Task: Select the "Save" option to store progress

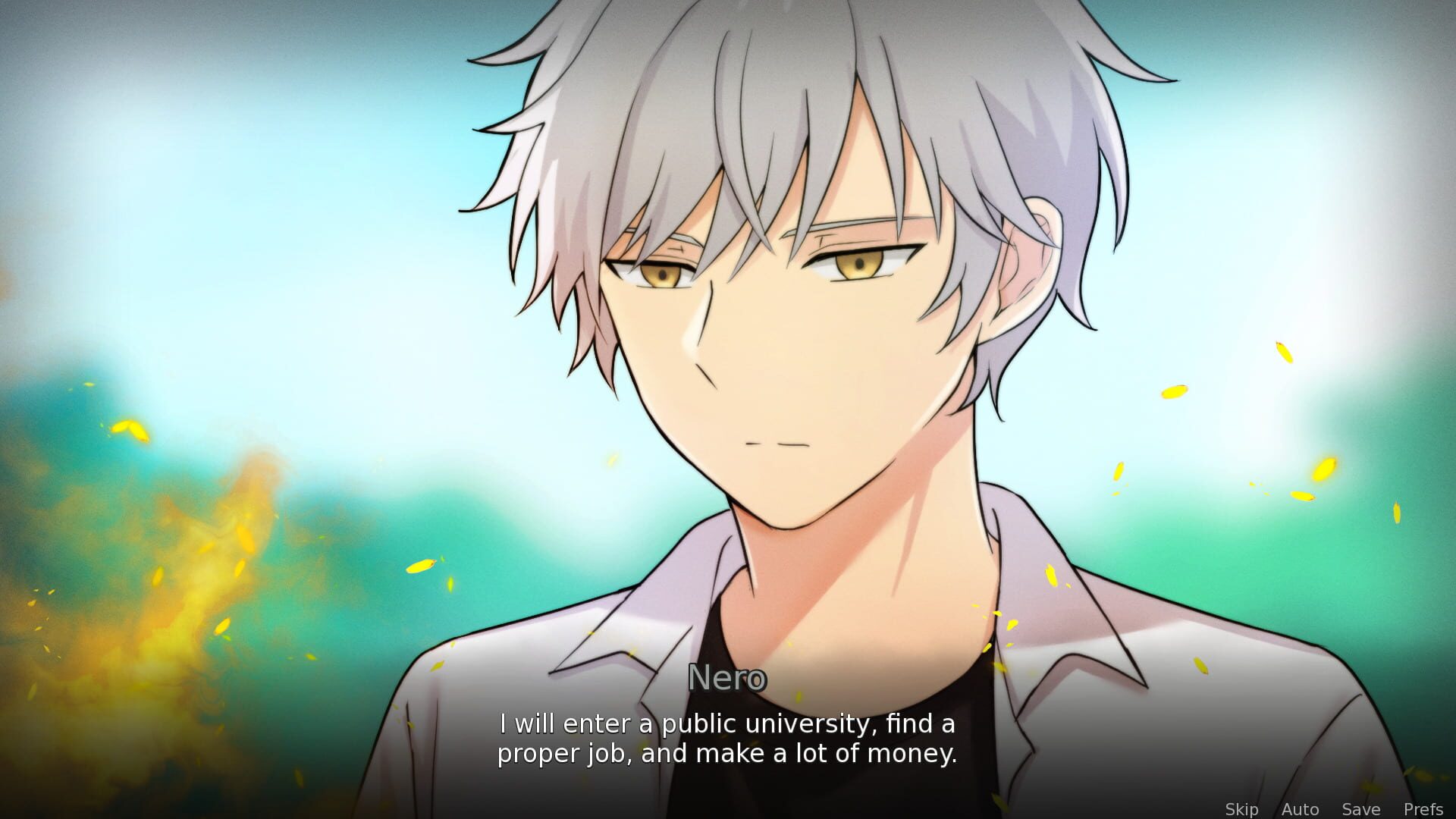Action: [1361, 808]
